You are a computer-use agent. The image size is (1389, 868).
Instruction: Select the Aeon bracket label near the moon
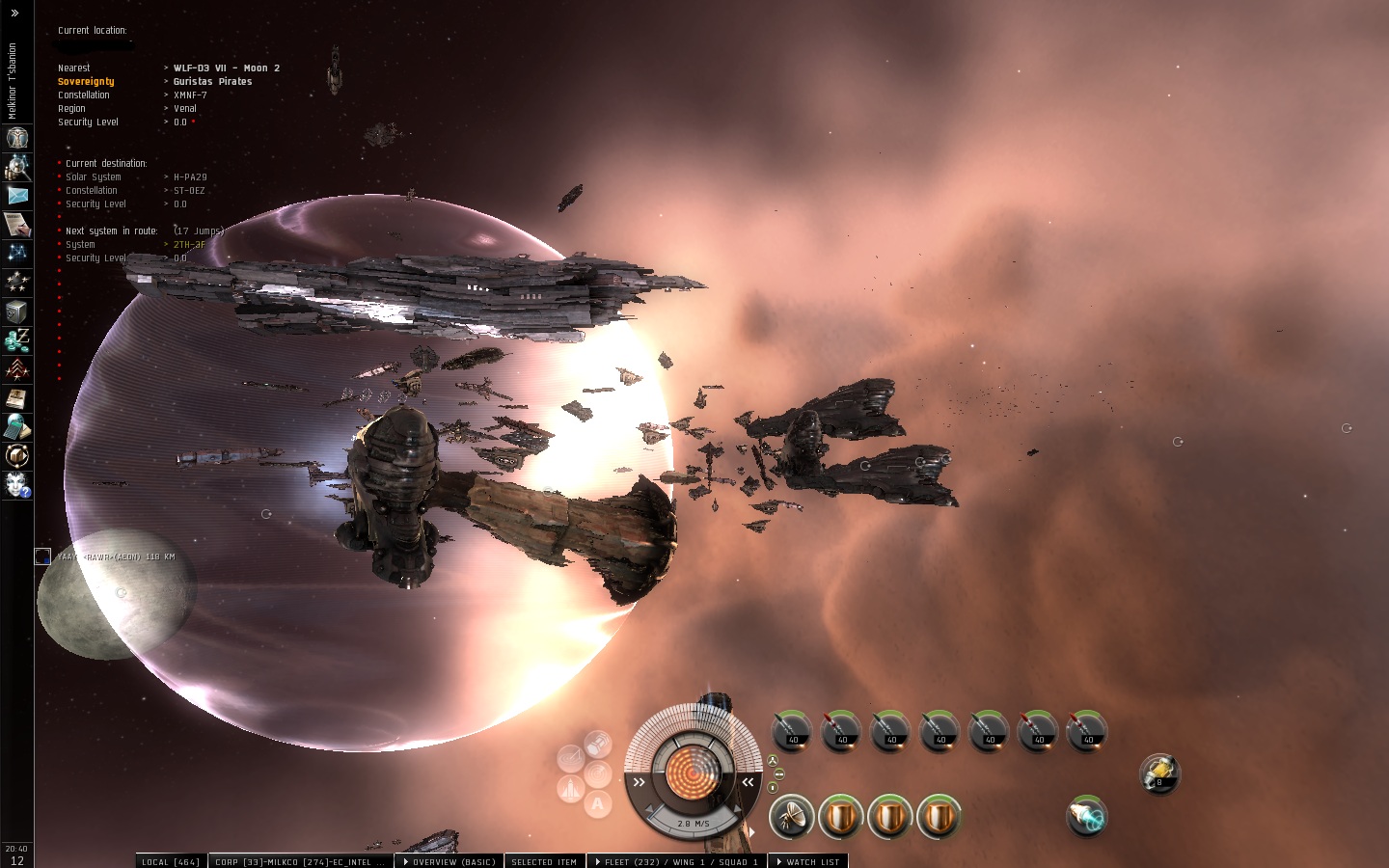[x=116, y=556]
